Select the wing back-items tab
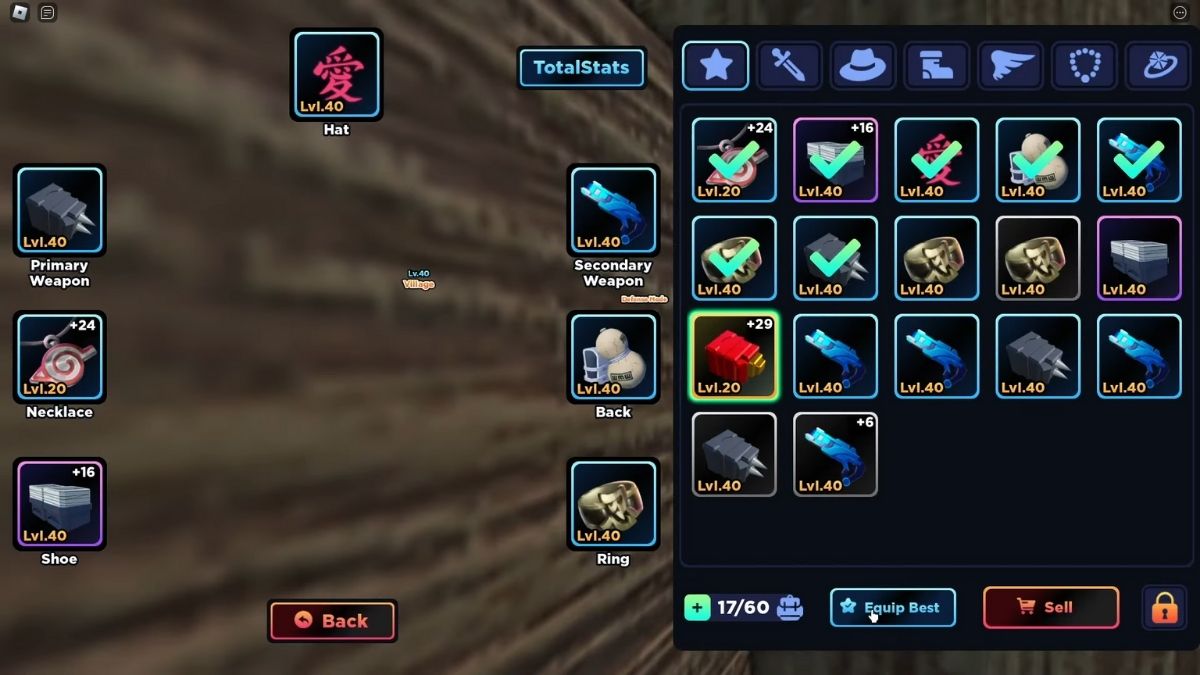 pyautogui.click(x=1010, y=66)
